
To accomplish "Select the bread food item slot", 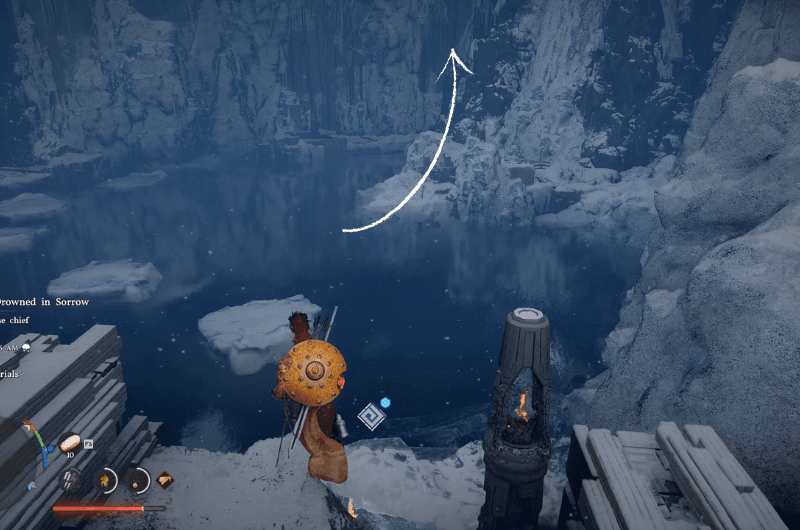I will click(71, 443).
